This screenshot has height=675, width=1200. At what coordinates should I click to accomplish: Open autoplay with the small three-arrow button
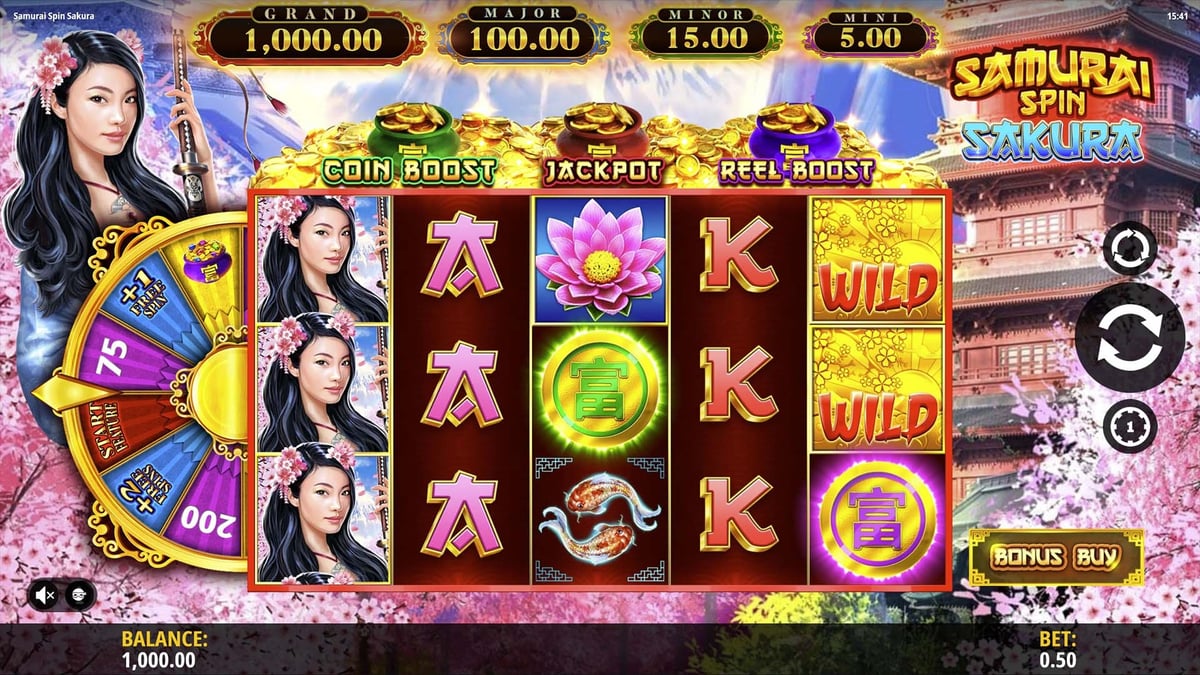pyautogui.click(x=1129, y=248)
